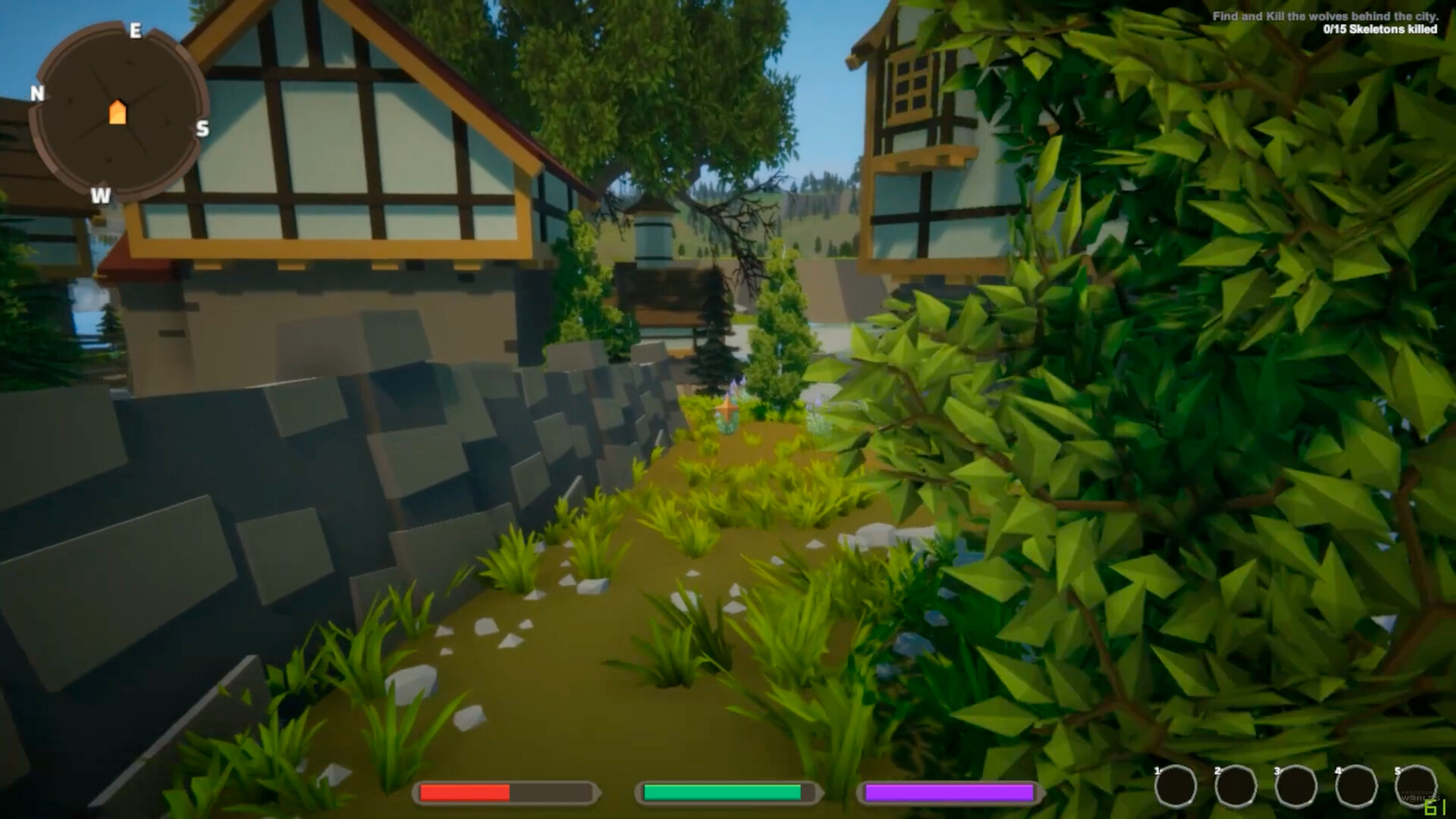Click the number 5 label above its slot
Image resolution: width=1456 pixels, height=819 pixels.
[1396, 770]
